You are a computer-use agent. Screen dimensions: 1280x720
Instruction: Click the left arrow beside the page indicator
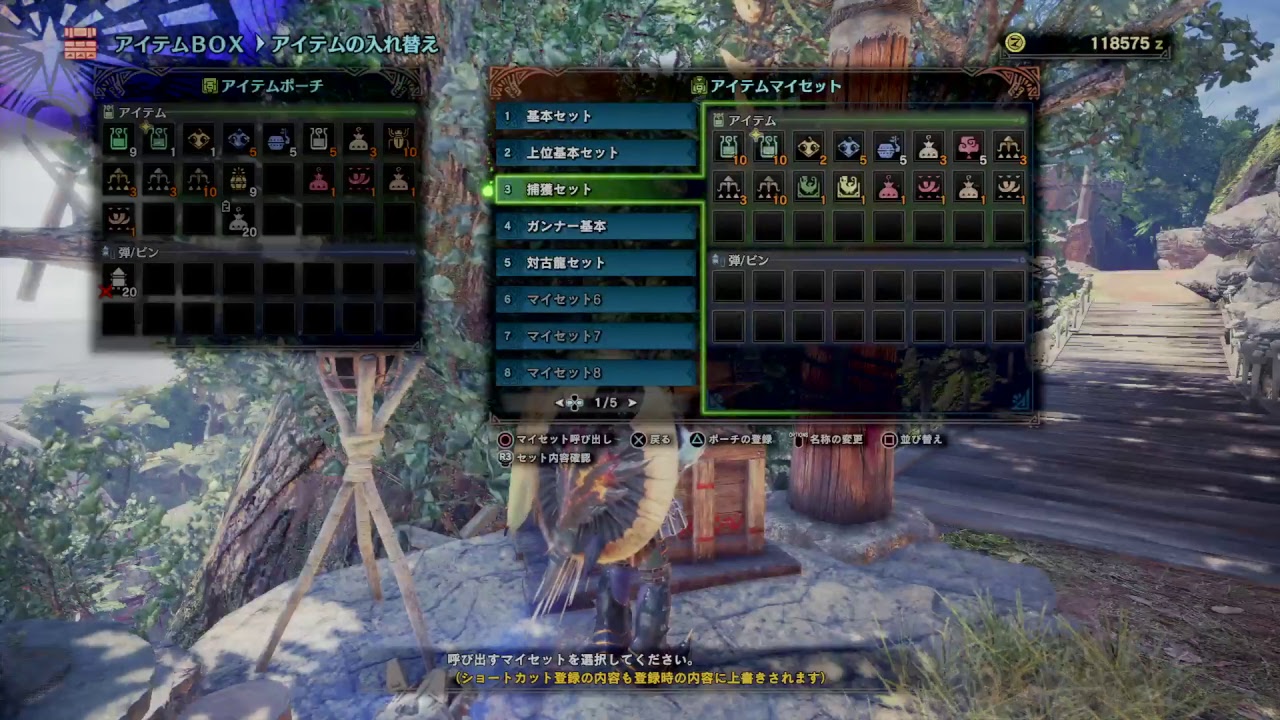[x=559, y=401]
